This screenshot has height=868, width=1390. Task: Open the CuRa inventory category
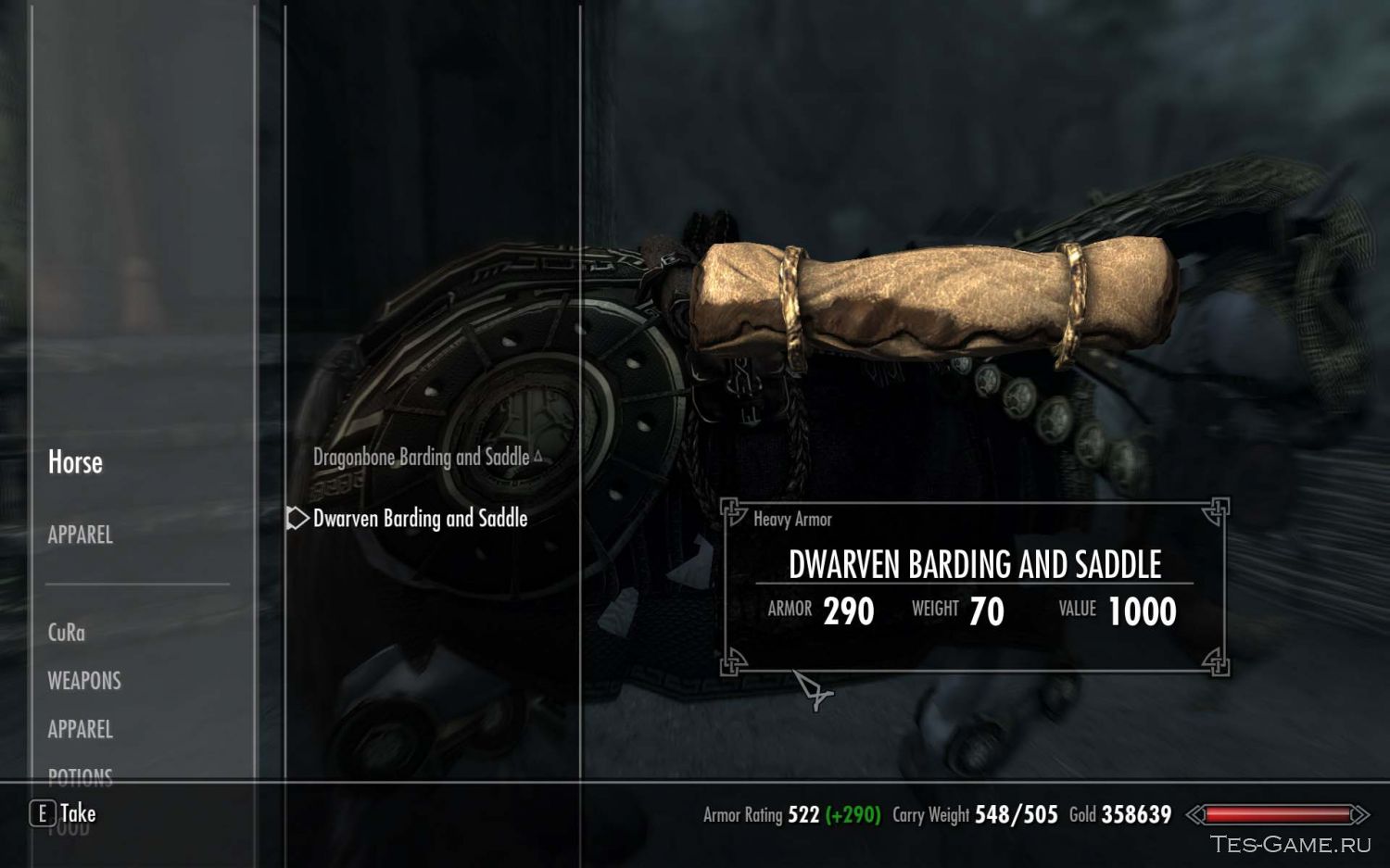coord(66,633)
